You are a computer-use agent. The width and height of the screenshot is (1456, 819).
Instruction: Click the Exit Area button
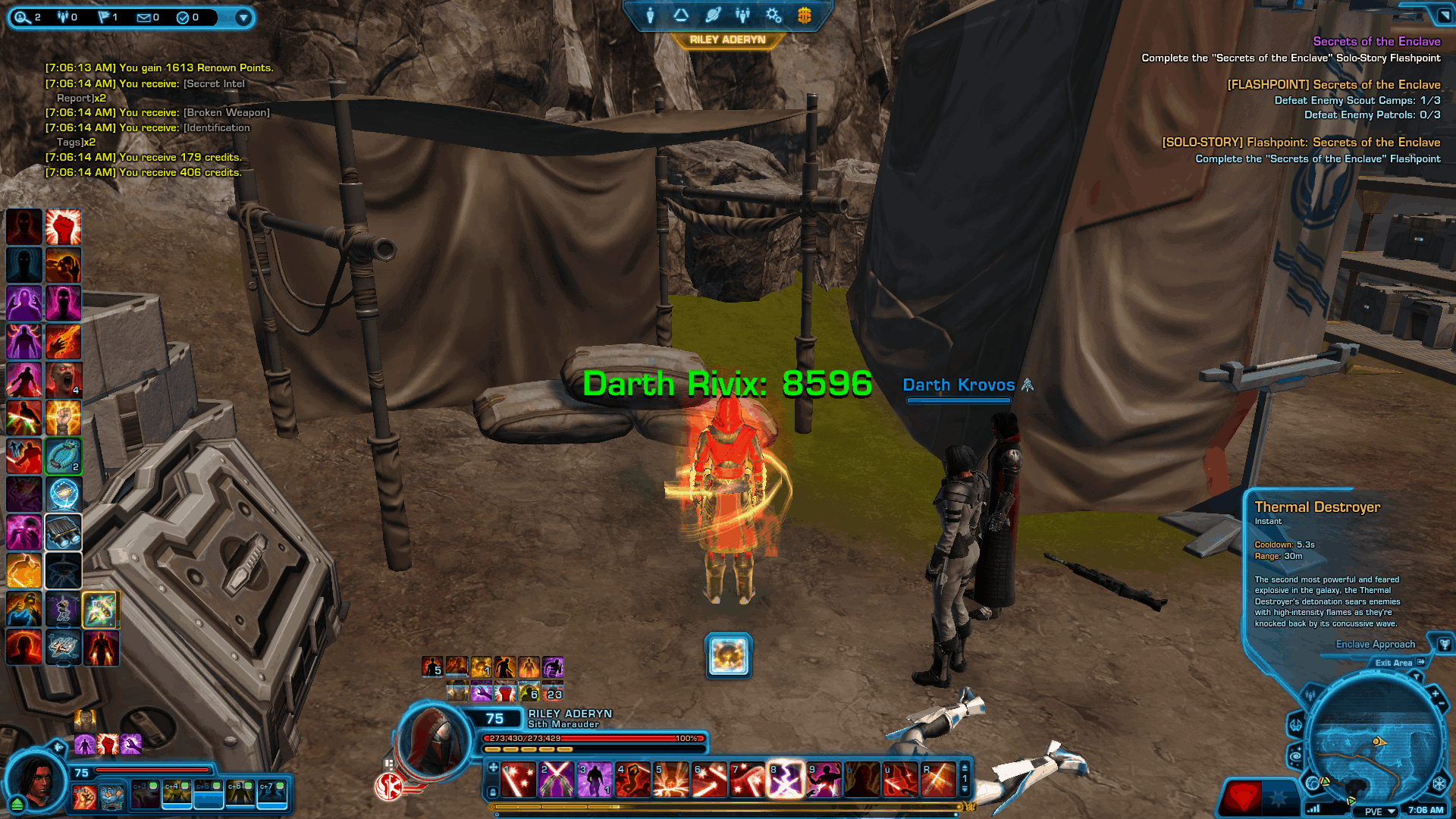pos(1394,662)
